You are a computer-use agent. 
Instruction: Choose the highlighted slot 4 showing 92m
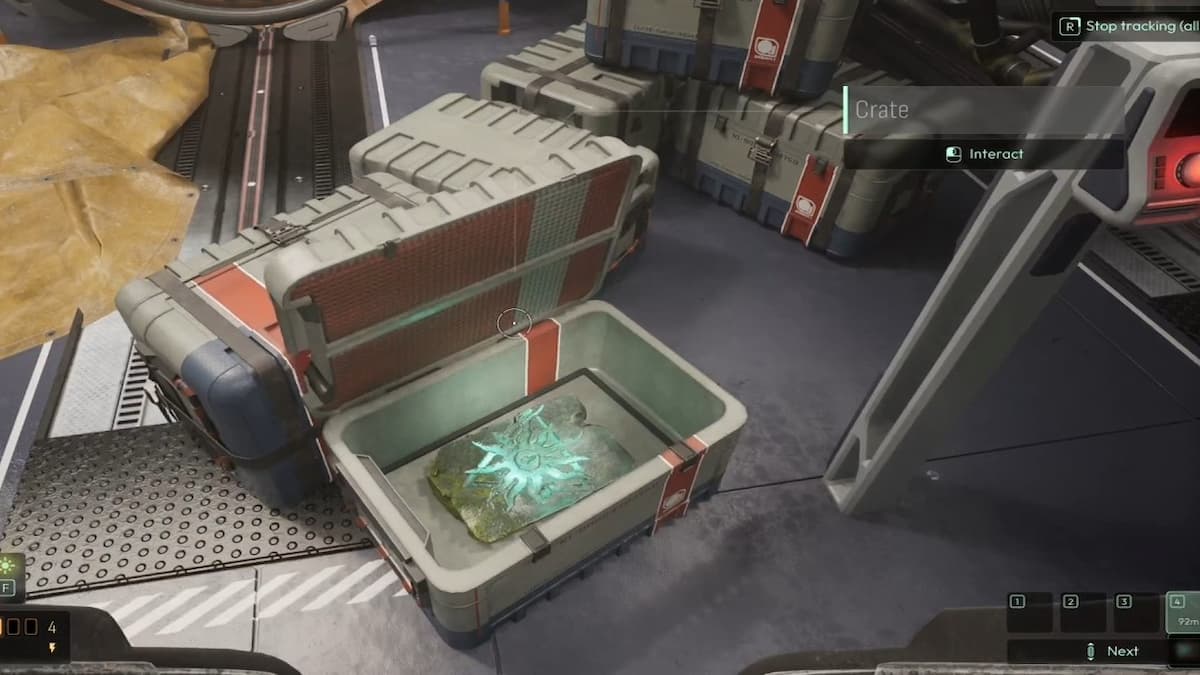(1184, 612)
